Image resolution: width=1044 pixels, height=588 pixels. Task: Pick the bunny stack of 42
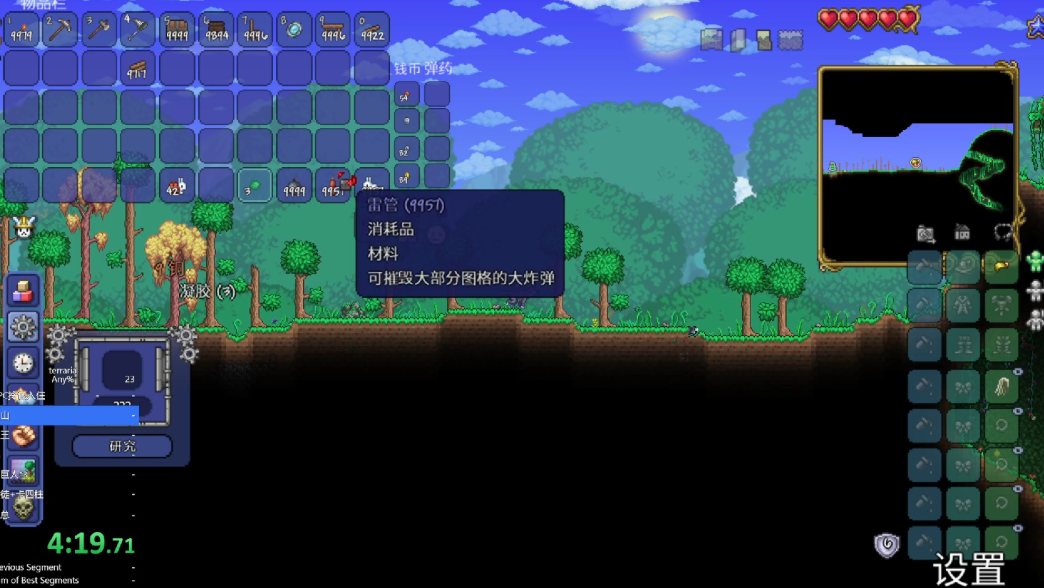177,186
